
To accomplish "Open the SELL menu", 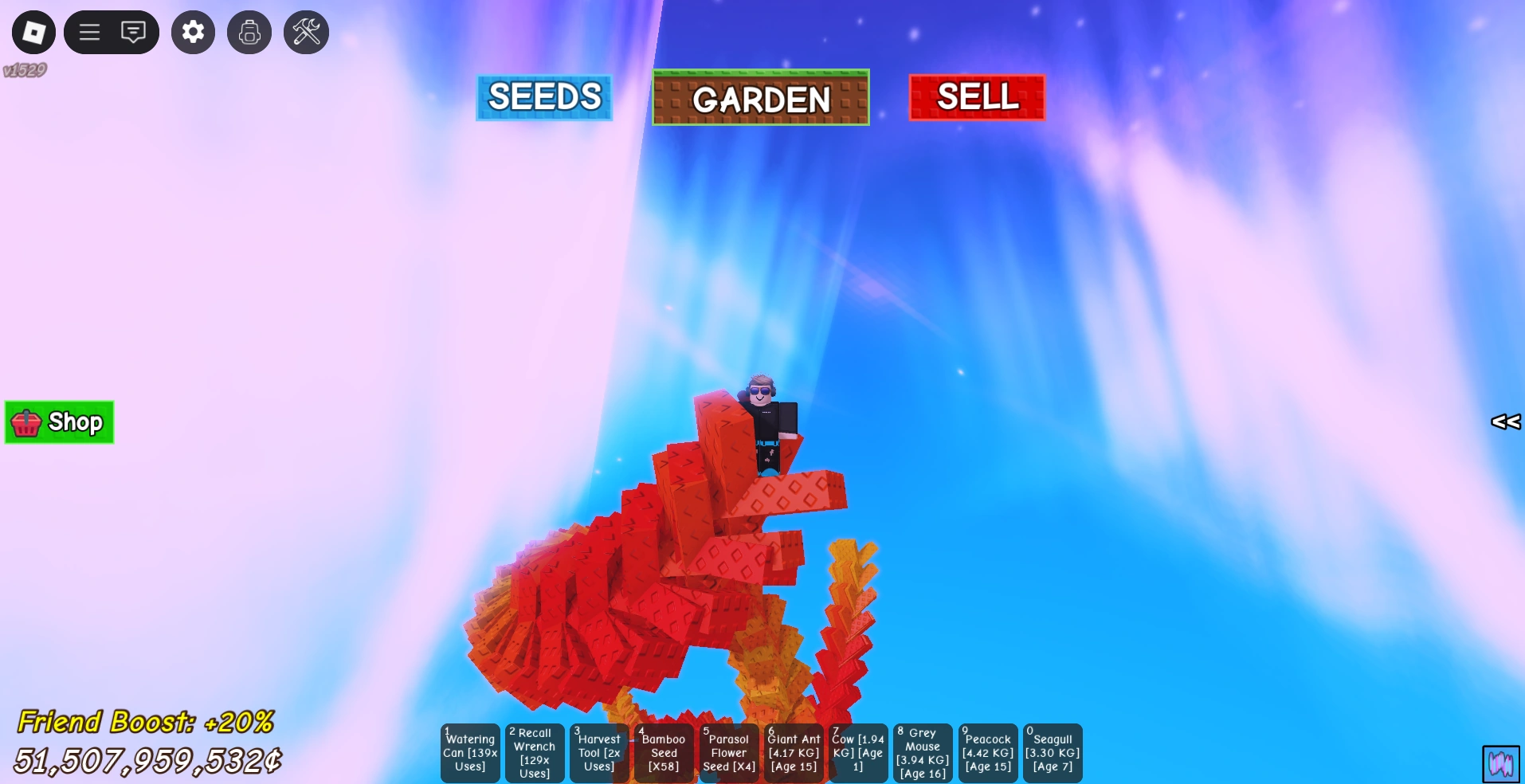I will pos(978,97).
